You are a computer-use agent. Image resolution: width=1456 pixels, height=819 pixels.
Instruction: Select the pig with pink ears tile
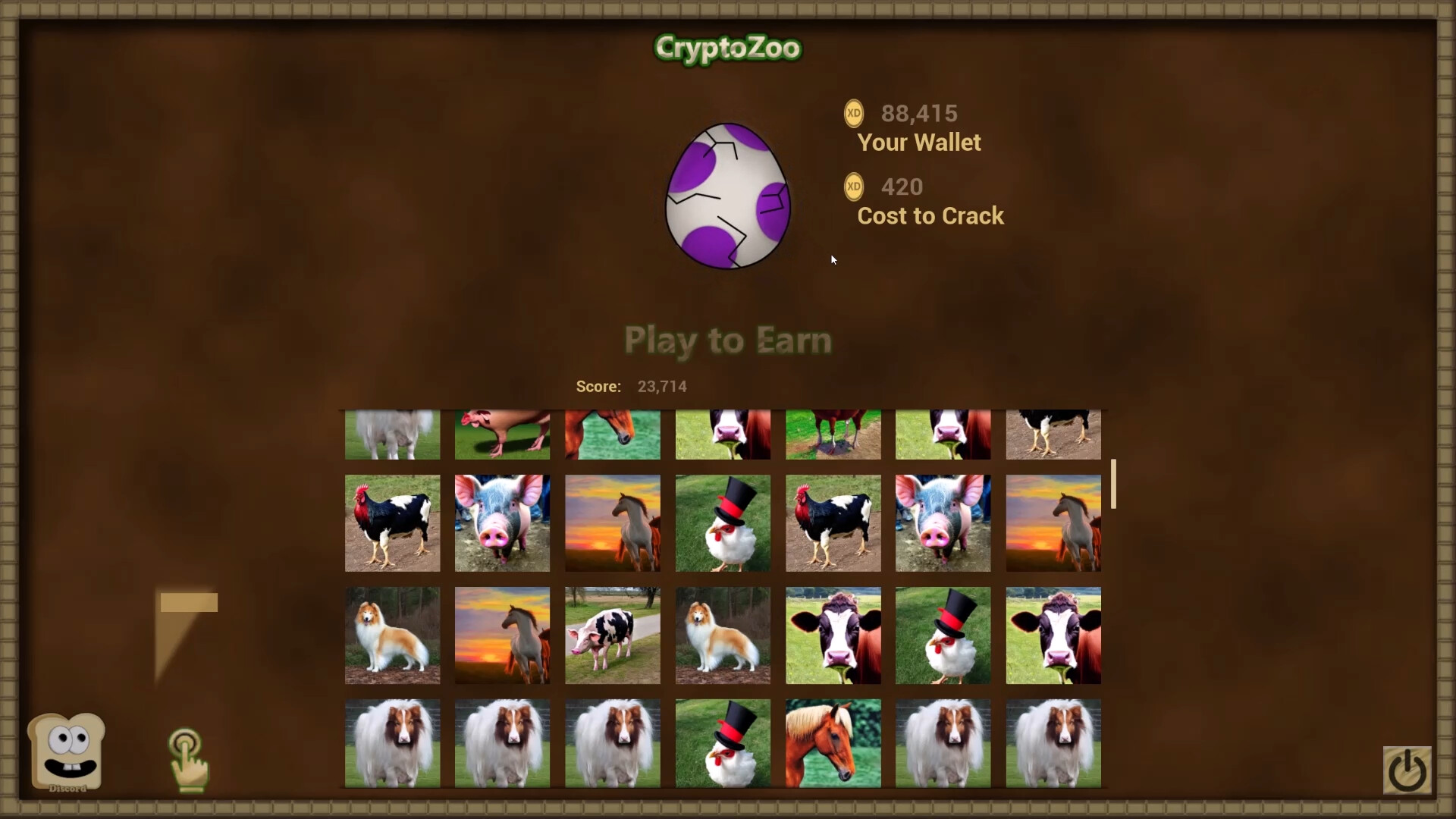[501, 523]
